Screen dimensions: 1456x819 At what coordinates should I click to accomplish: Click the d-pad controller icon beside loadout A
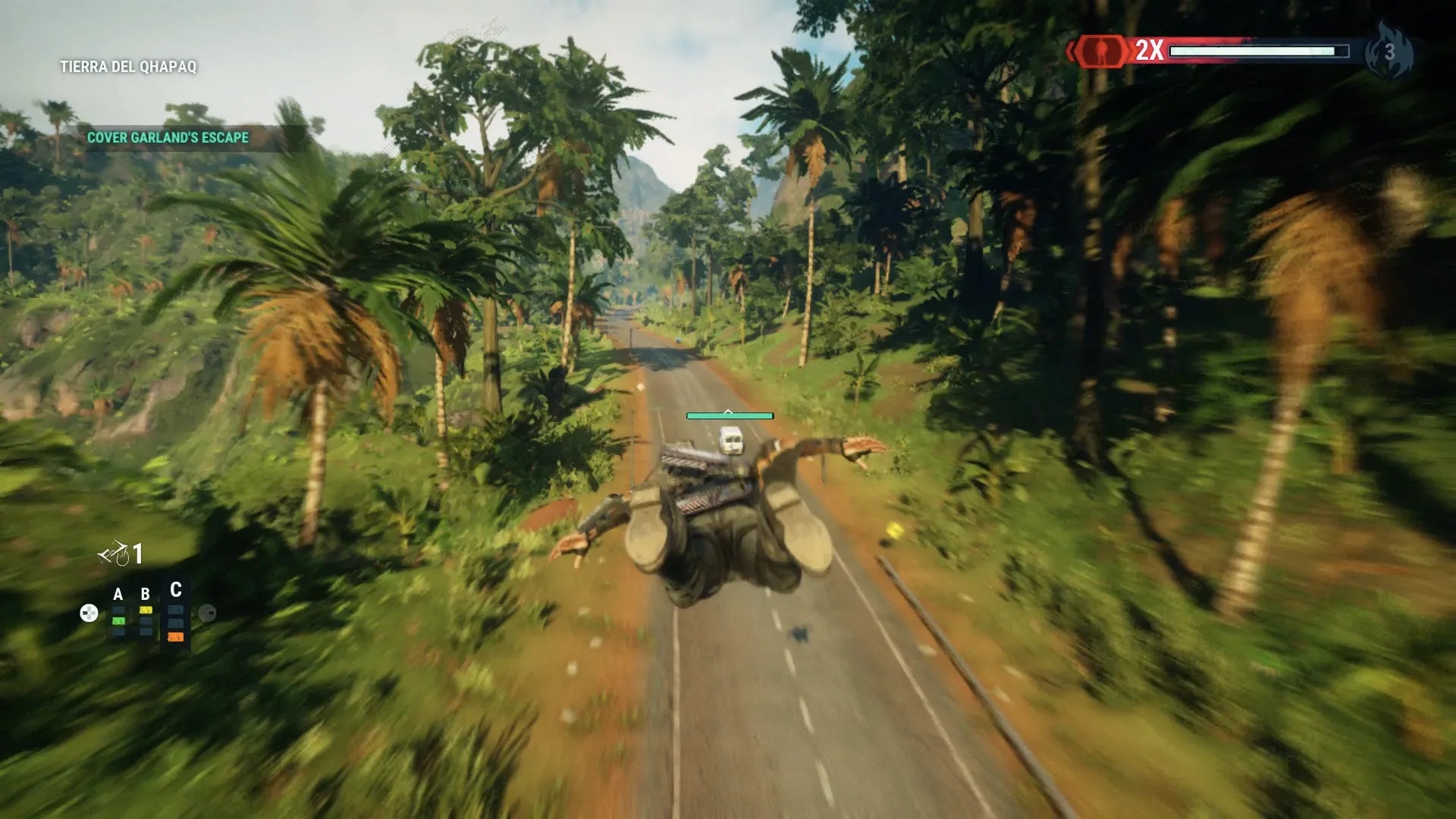pyautogui.click(x=89, y=612)
